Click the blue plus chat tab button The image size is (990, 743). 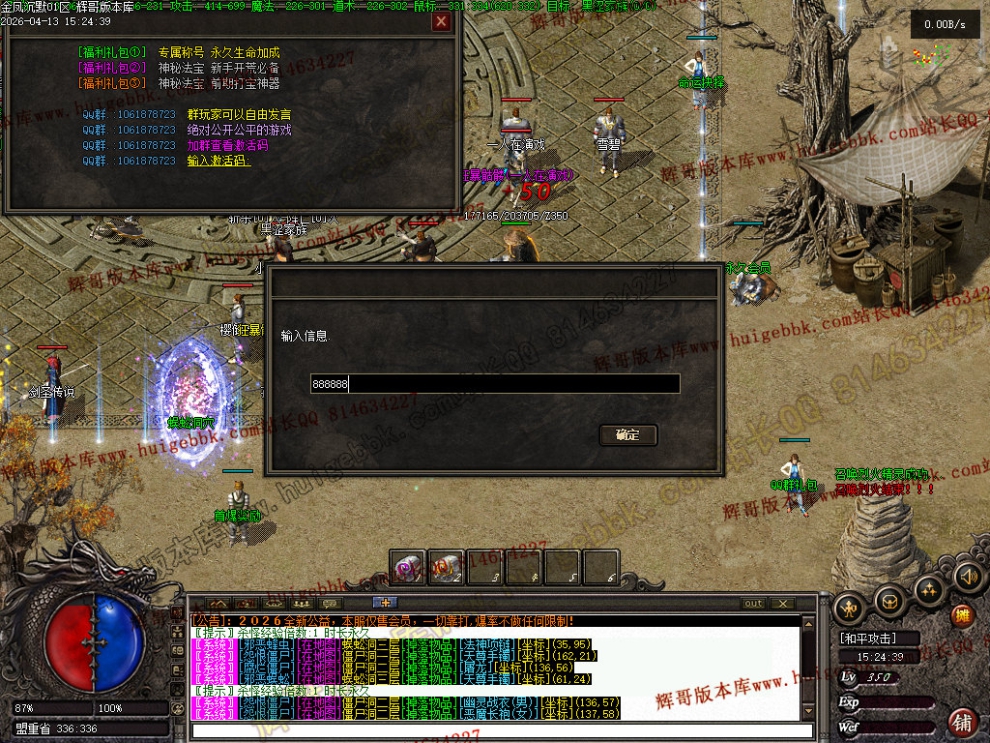(x=385, y=602)
